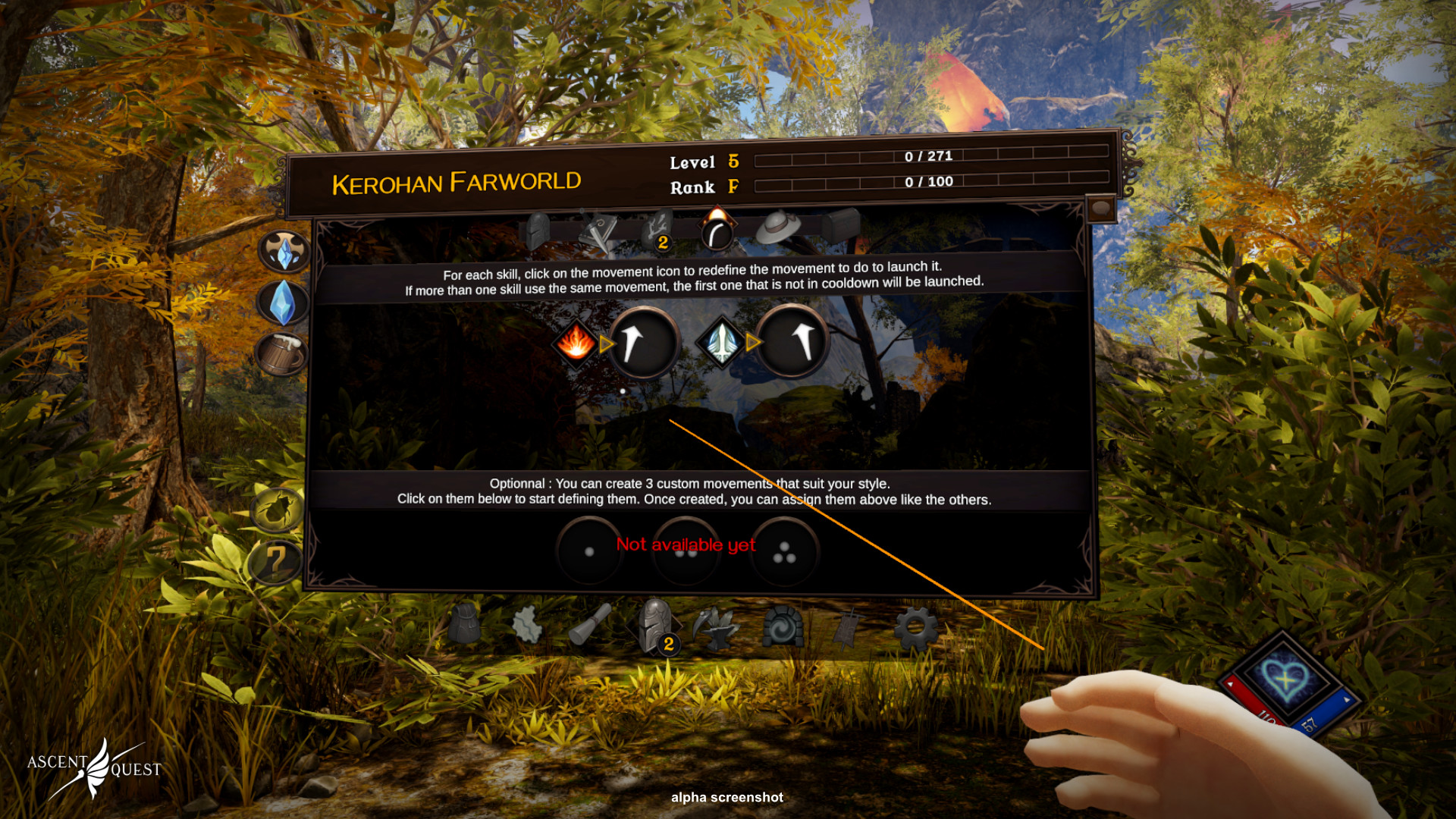Switch to the spellbook and dagger tab
1456x819 pixels.
coord(598,231)
